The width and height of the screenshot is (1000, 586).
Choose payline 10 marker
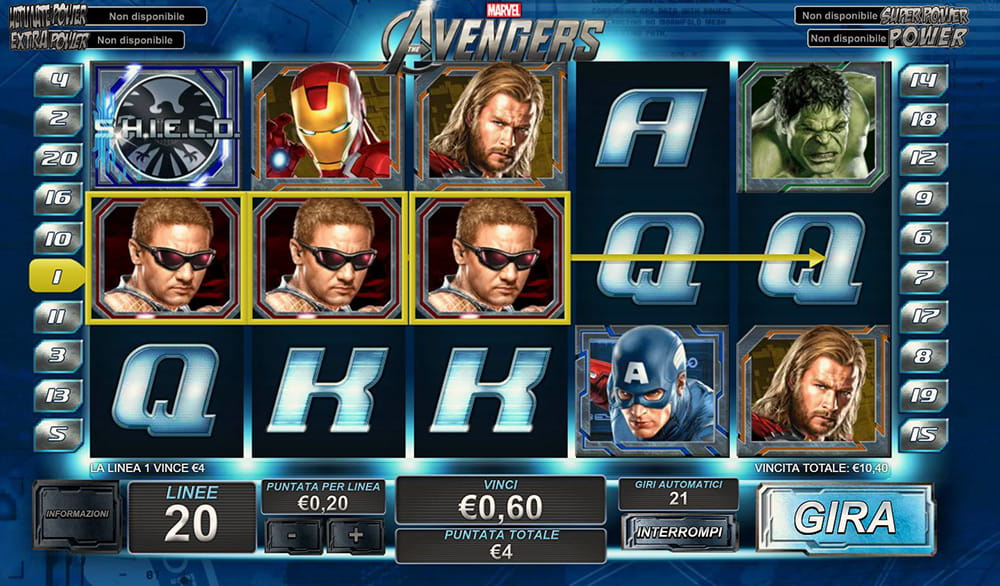[x=59, y=238]
